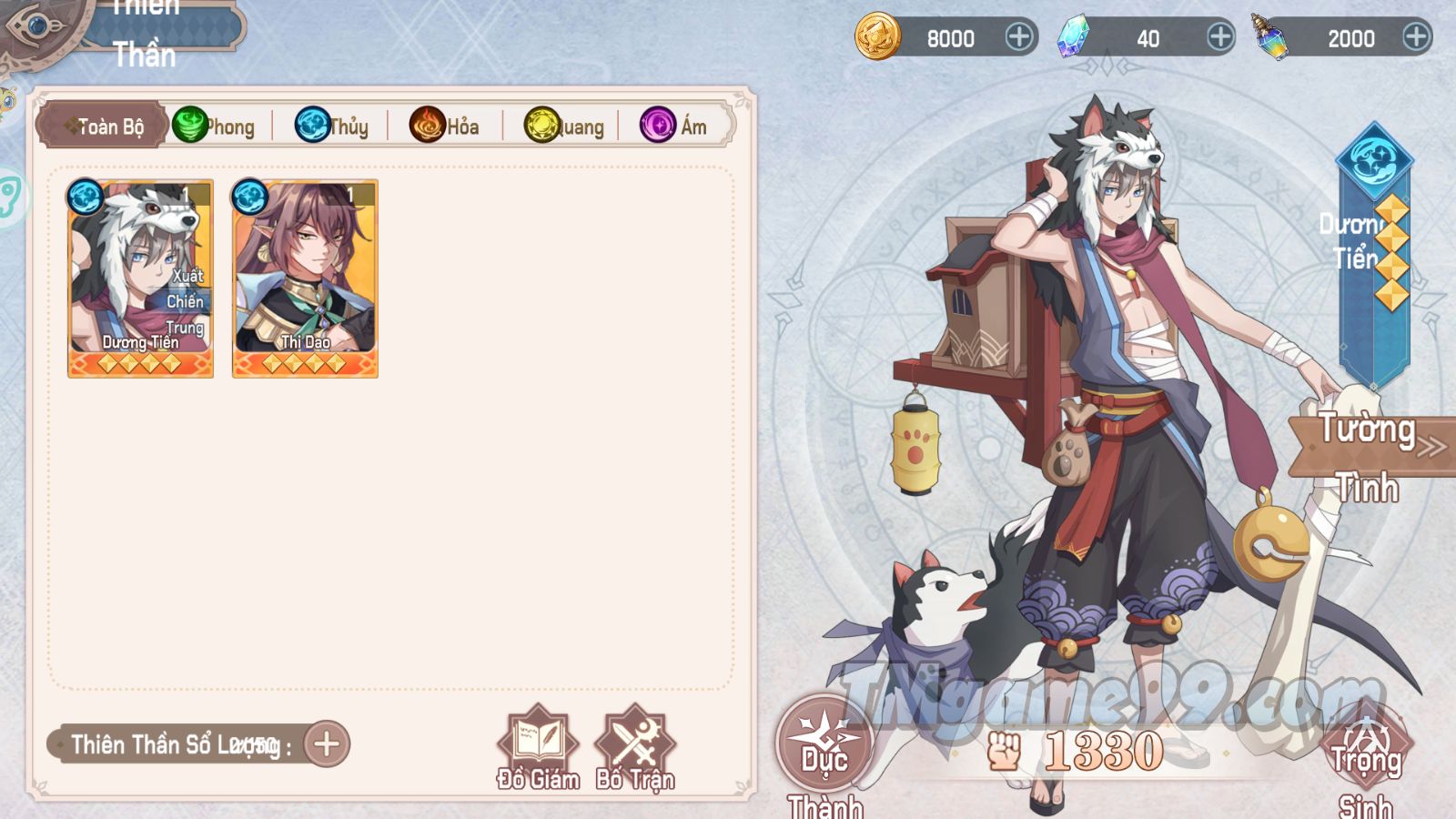The image size is (1456, 819).
Task: Show Hỏa element heroes
Action: click(446, 126)
